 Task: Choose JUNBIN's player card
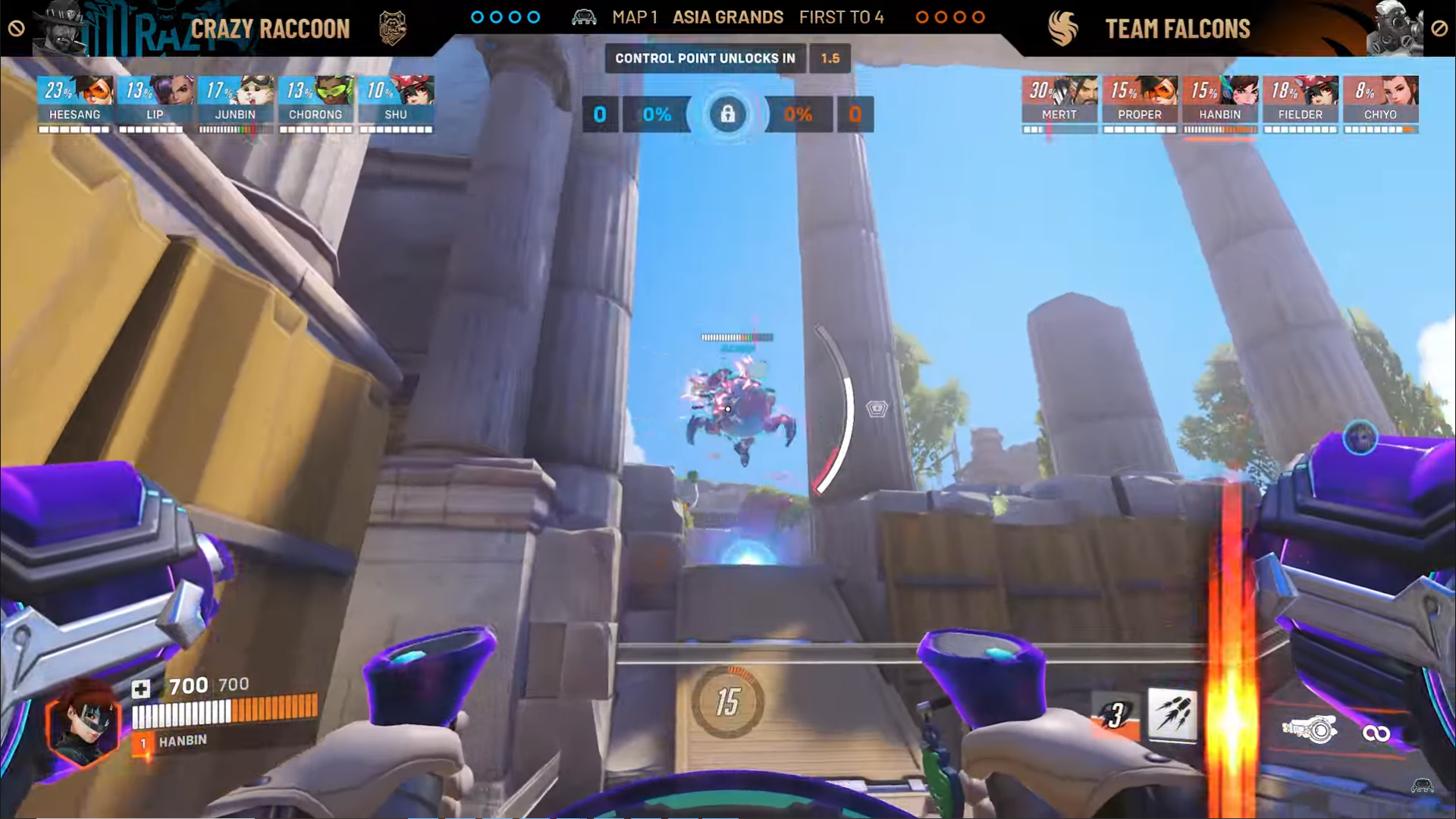point(236,102)
